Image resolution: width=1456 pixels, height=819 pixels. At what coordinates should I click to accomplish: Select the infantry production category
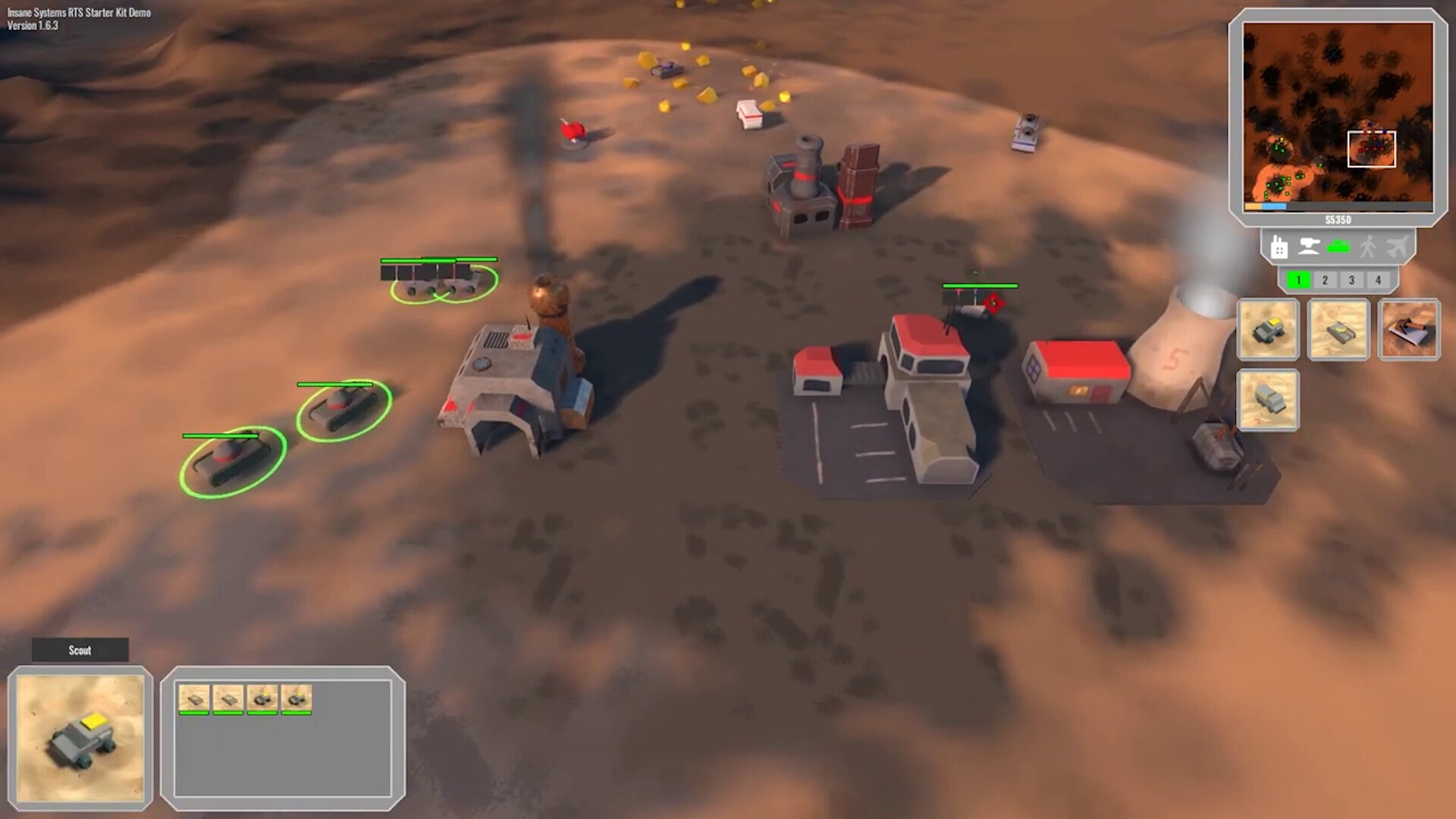[1368, 246]
